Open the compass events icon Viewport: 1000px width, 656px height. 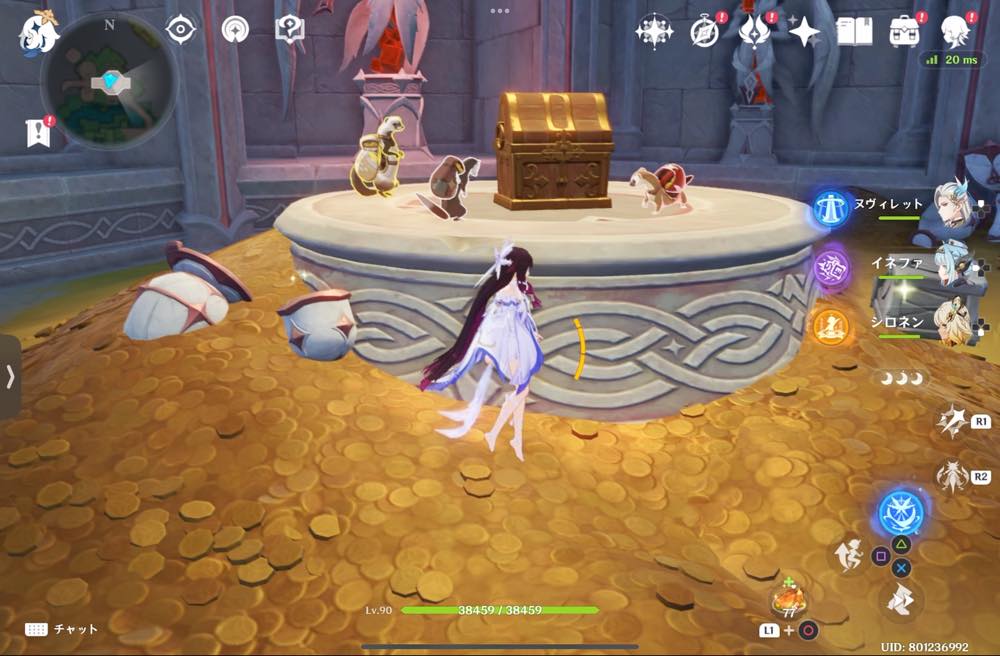click(706, 32)
